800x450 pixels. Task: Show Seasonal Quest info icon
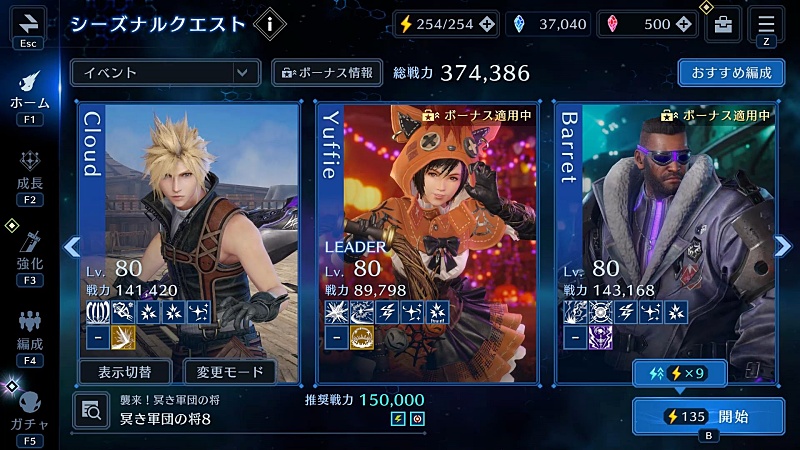point(269,22)
